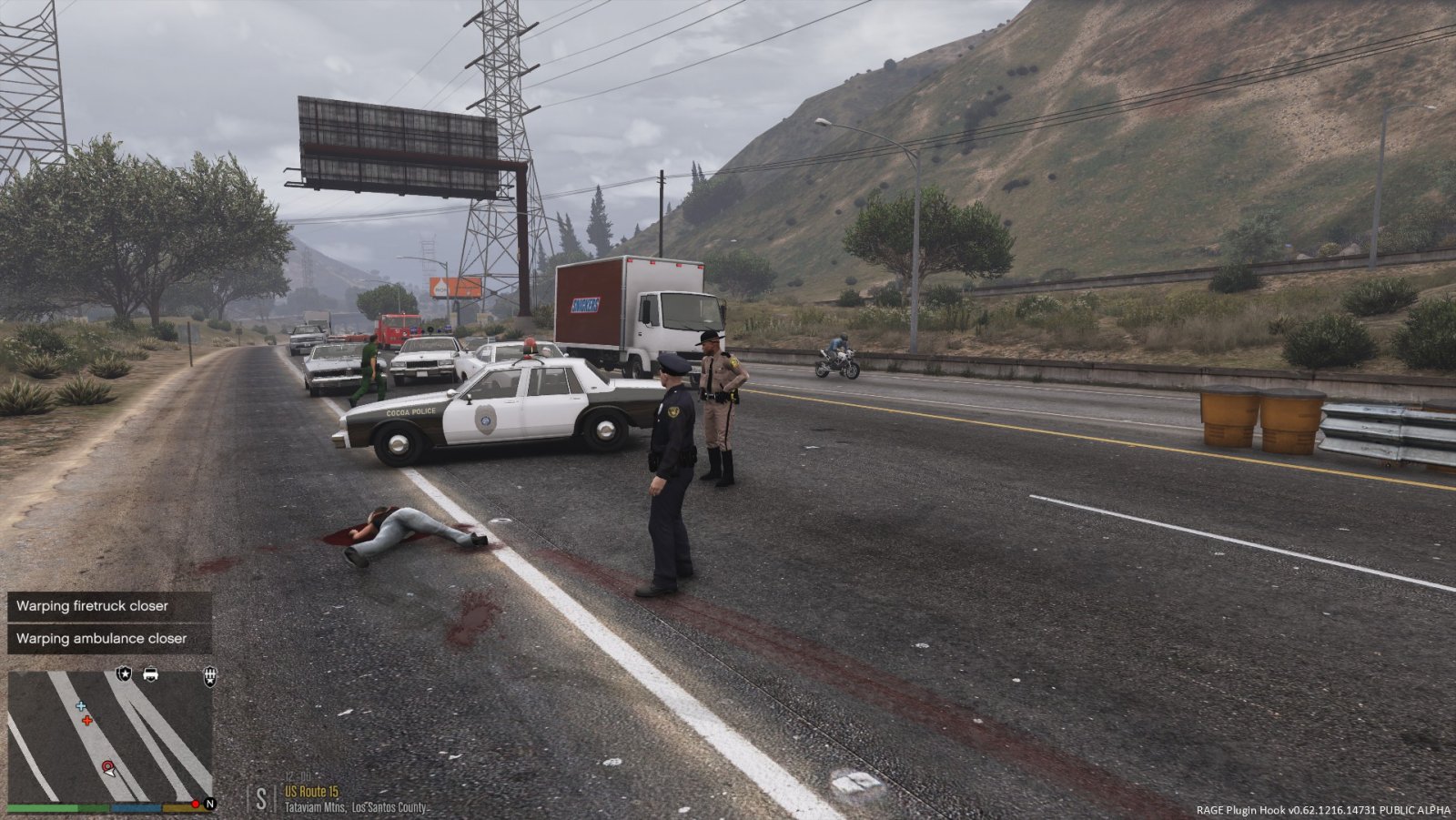Select the striped shield blip at minimap edge
This screenshot has height=820, width=1456.
(210, 675)
